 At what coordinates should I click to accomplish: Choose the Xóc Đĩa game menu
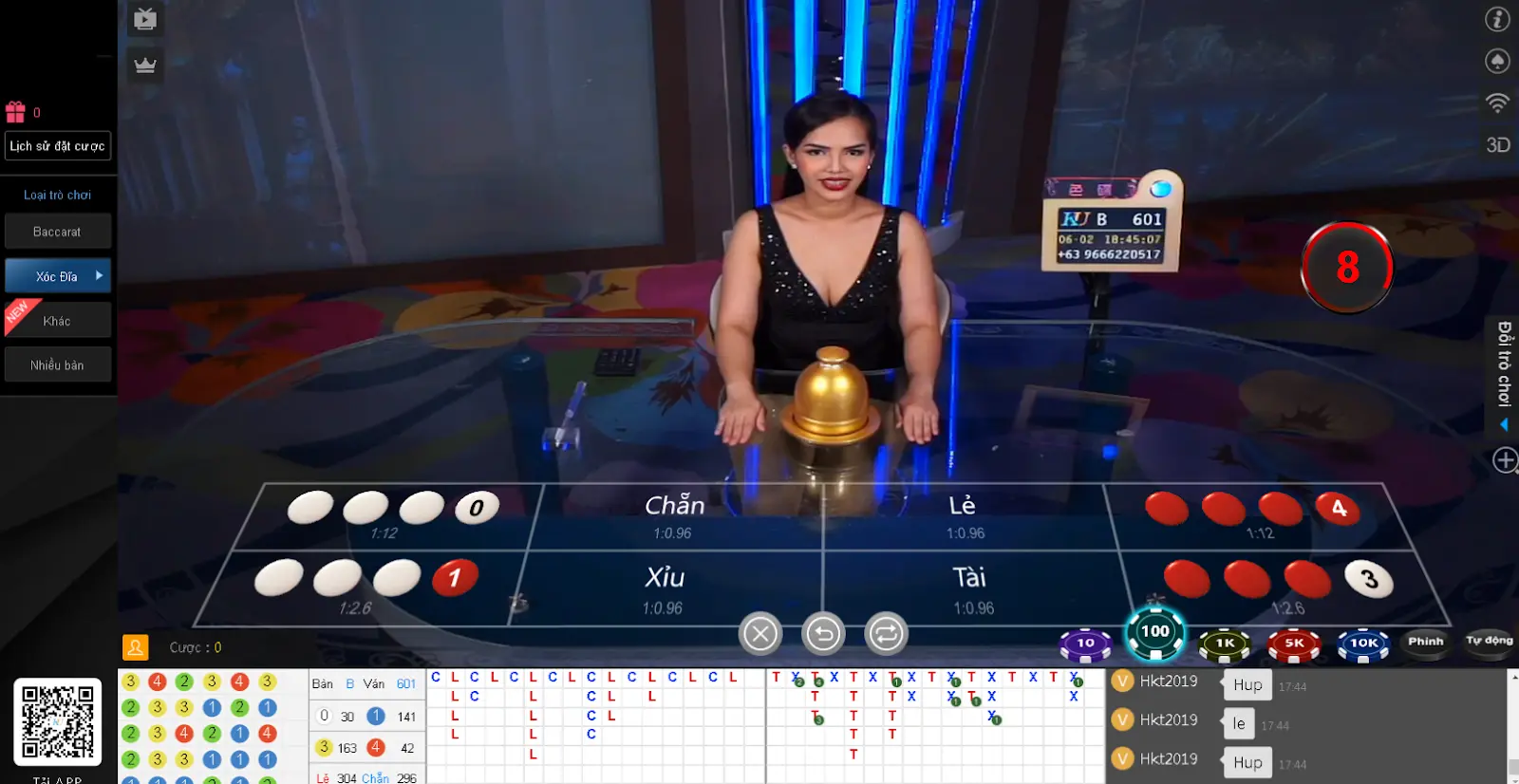(x=57, y=276)
